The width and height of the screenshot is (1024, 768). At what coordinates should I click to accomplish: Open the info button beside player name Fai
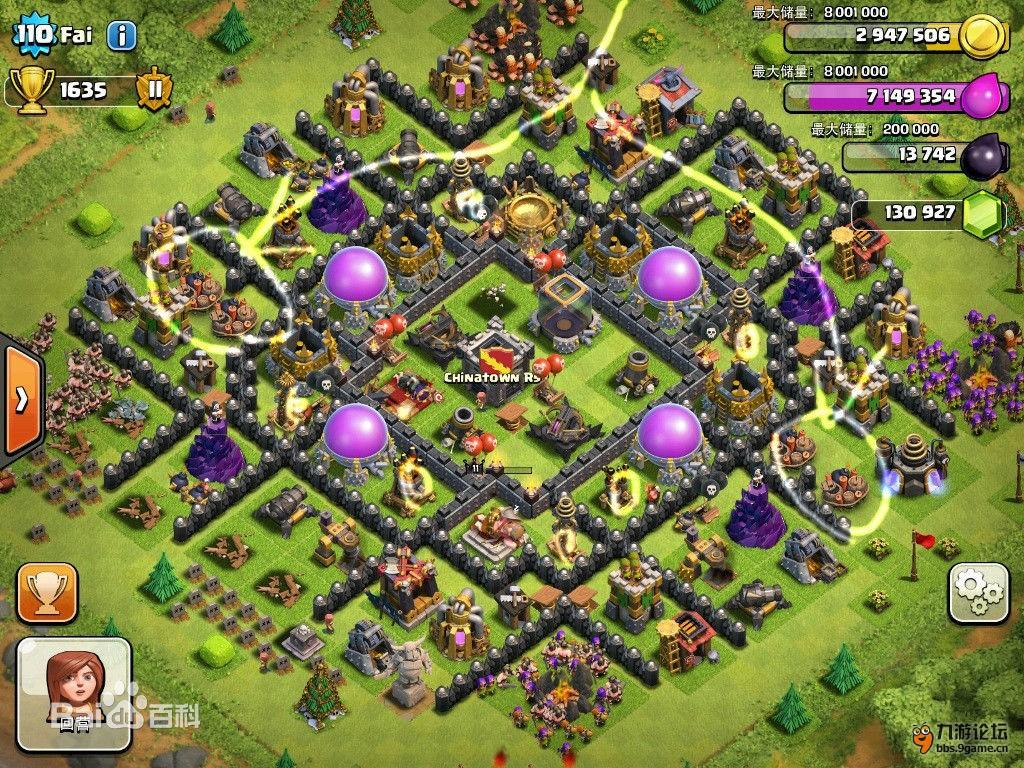point(121,37)
